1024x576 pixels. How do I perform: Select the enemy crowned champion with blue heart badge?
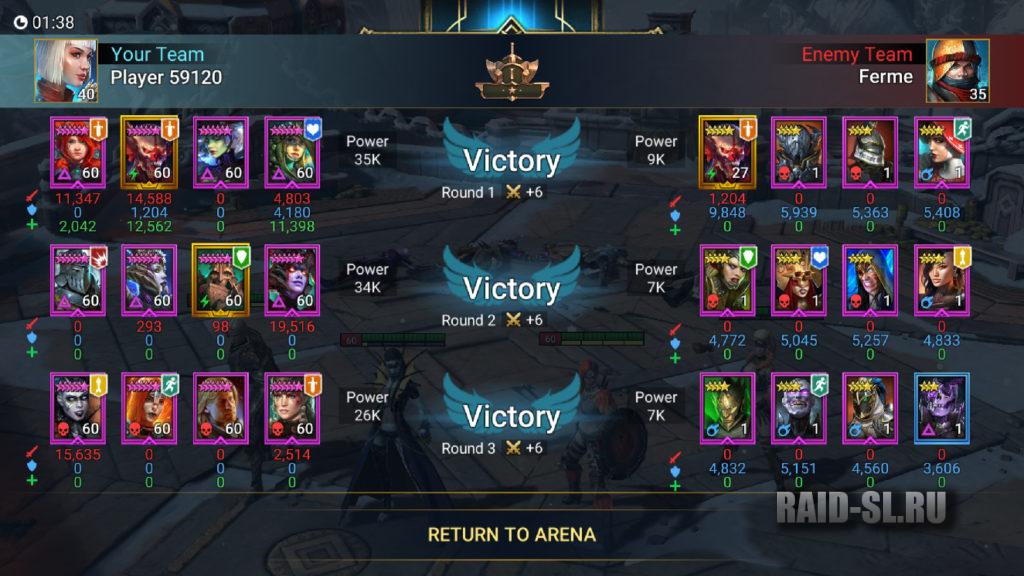click(799, 280)
